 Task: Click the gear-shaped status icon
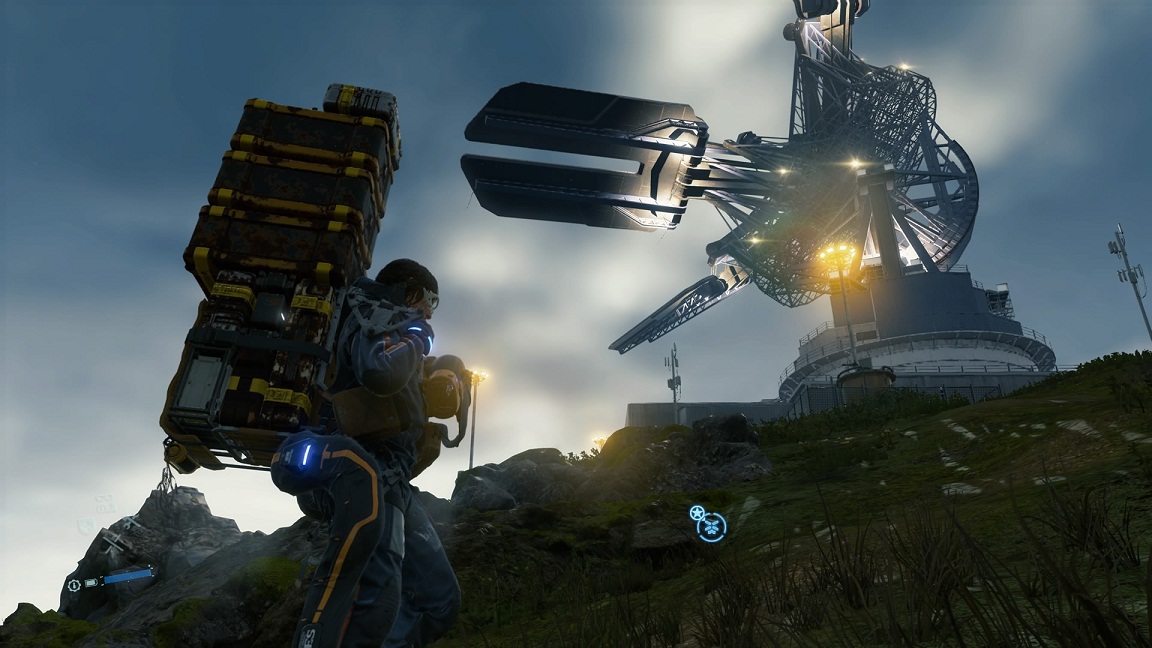pos(74,585)
